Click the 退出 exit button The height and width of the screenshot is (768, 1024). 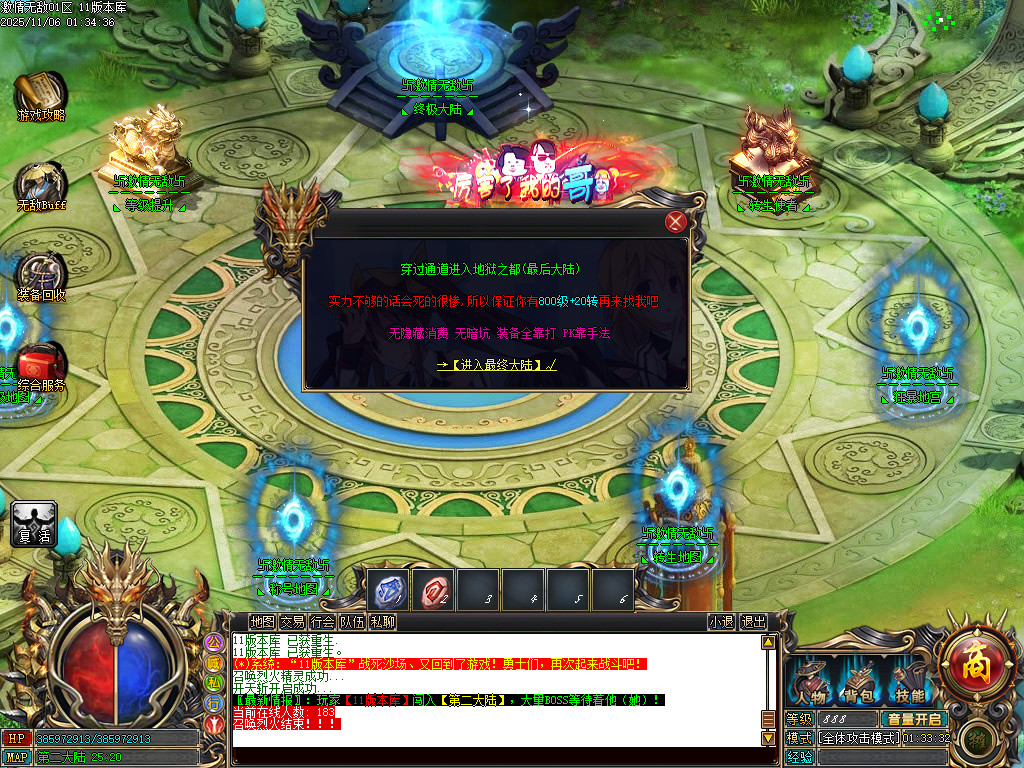click(x=753, y=622)
